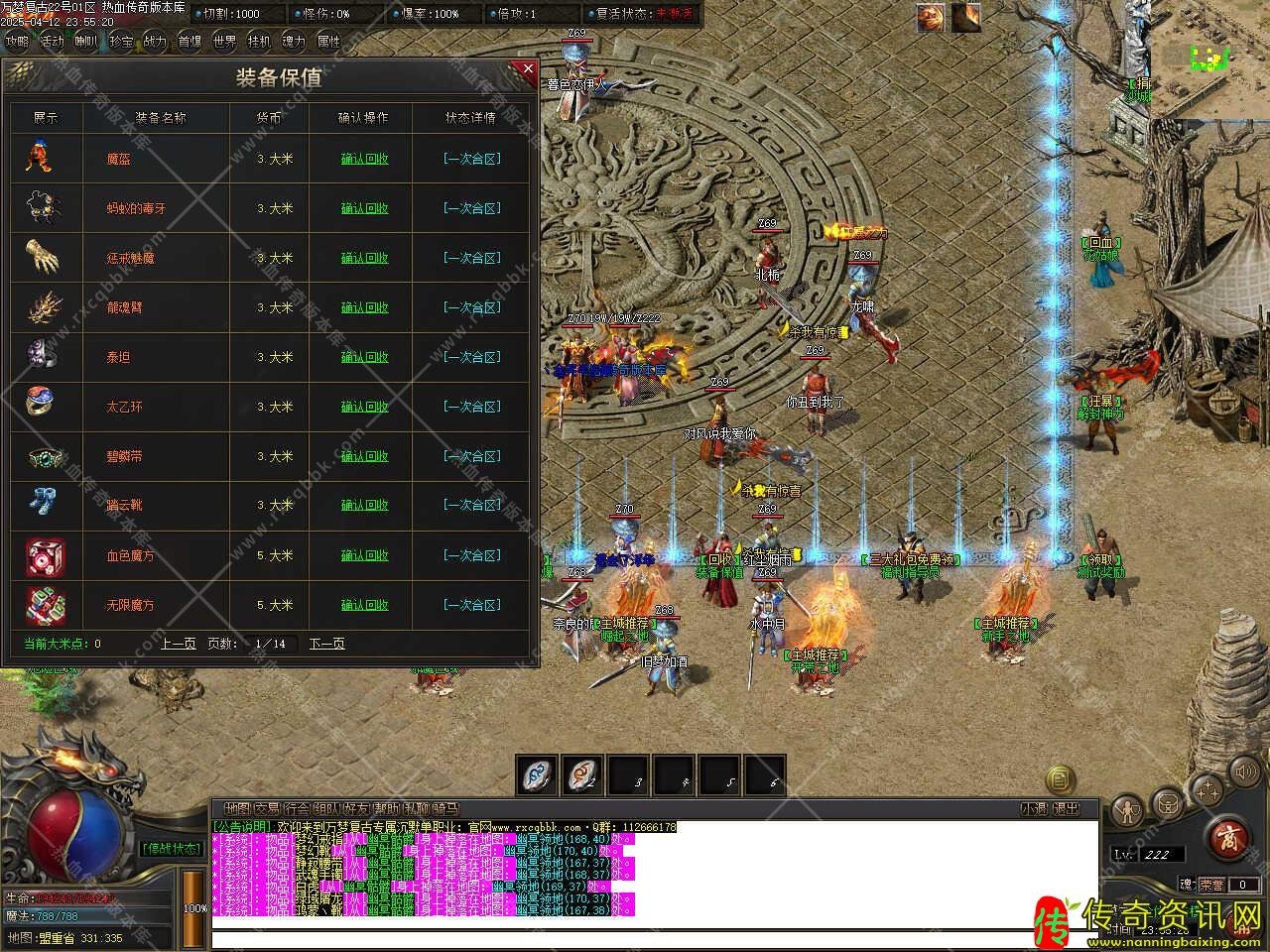Image resolution: width=1270 pixels, height=952 pixels.
Task: Confirm recycling for 魔盔
Action: click(364, 159)
